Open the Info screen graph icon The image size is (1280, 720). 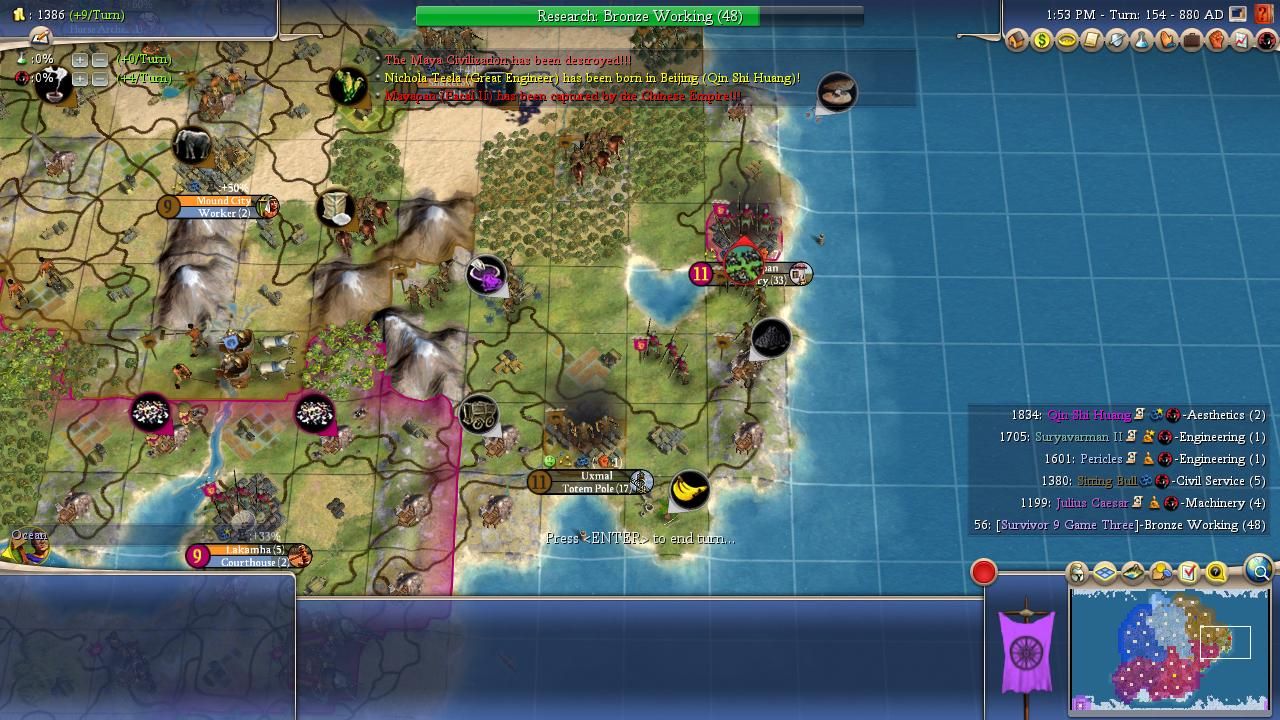click(1241, 41)
